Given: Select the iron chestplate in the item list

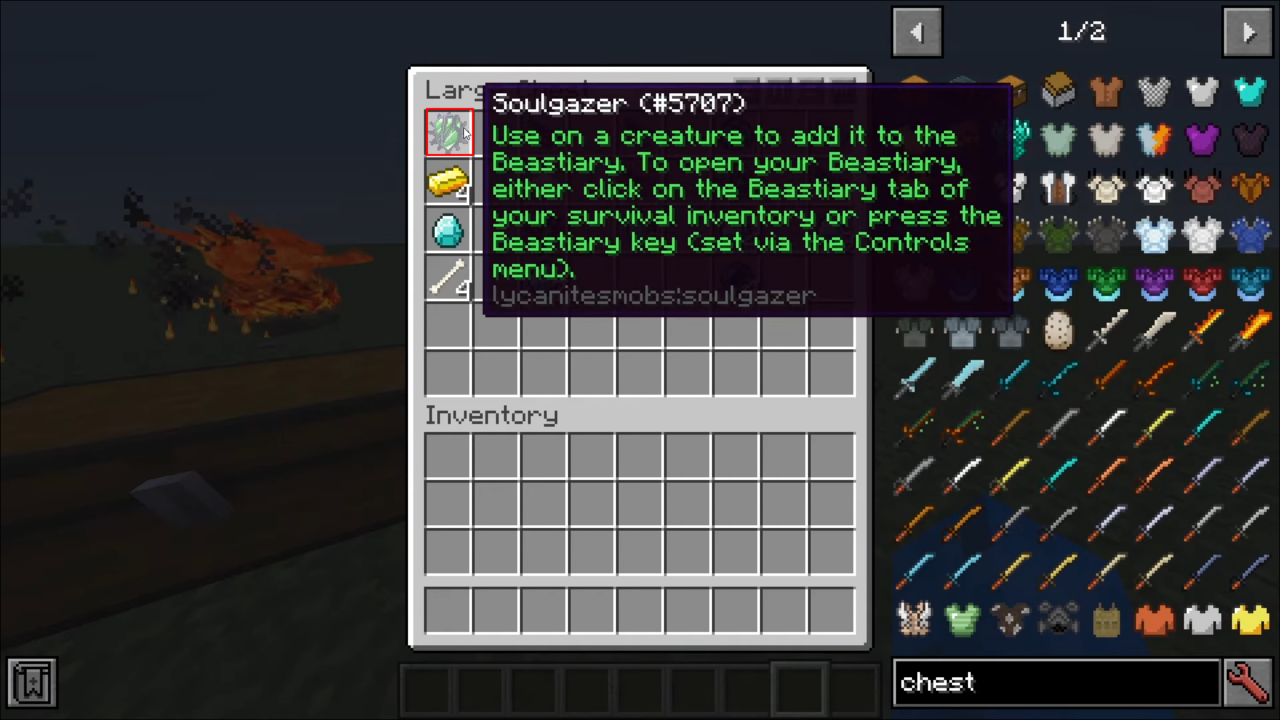Looking at the screenshot, I should point(1202,91).
